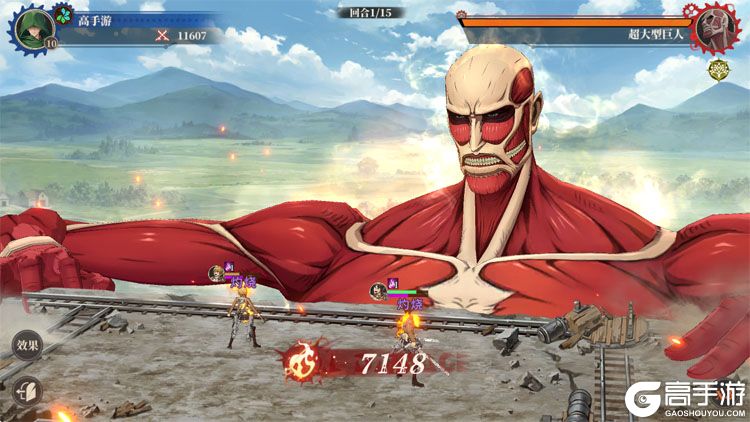Screen dimensions: 750x422
Task: Open the 效果 effects button
Action: (27, 346)
